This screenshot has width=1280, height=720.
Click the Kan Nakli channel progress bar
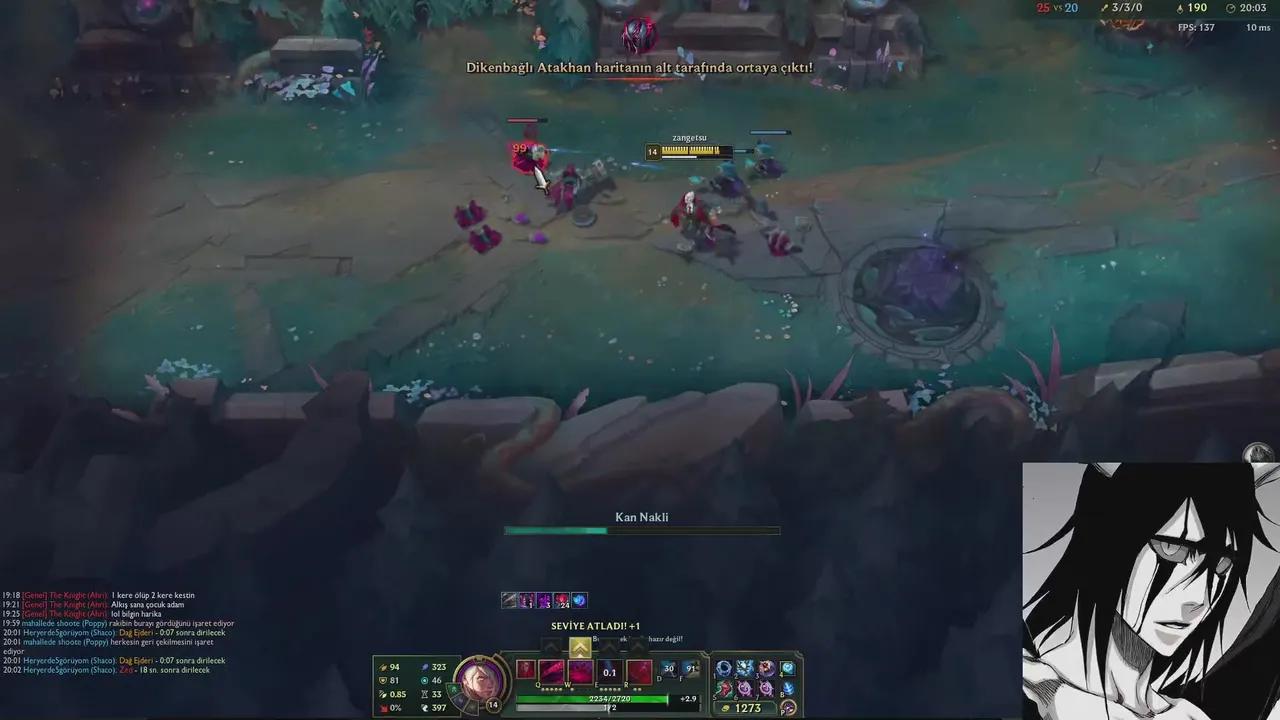coord(640,530)
